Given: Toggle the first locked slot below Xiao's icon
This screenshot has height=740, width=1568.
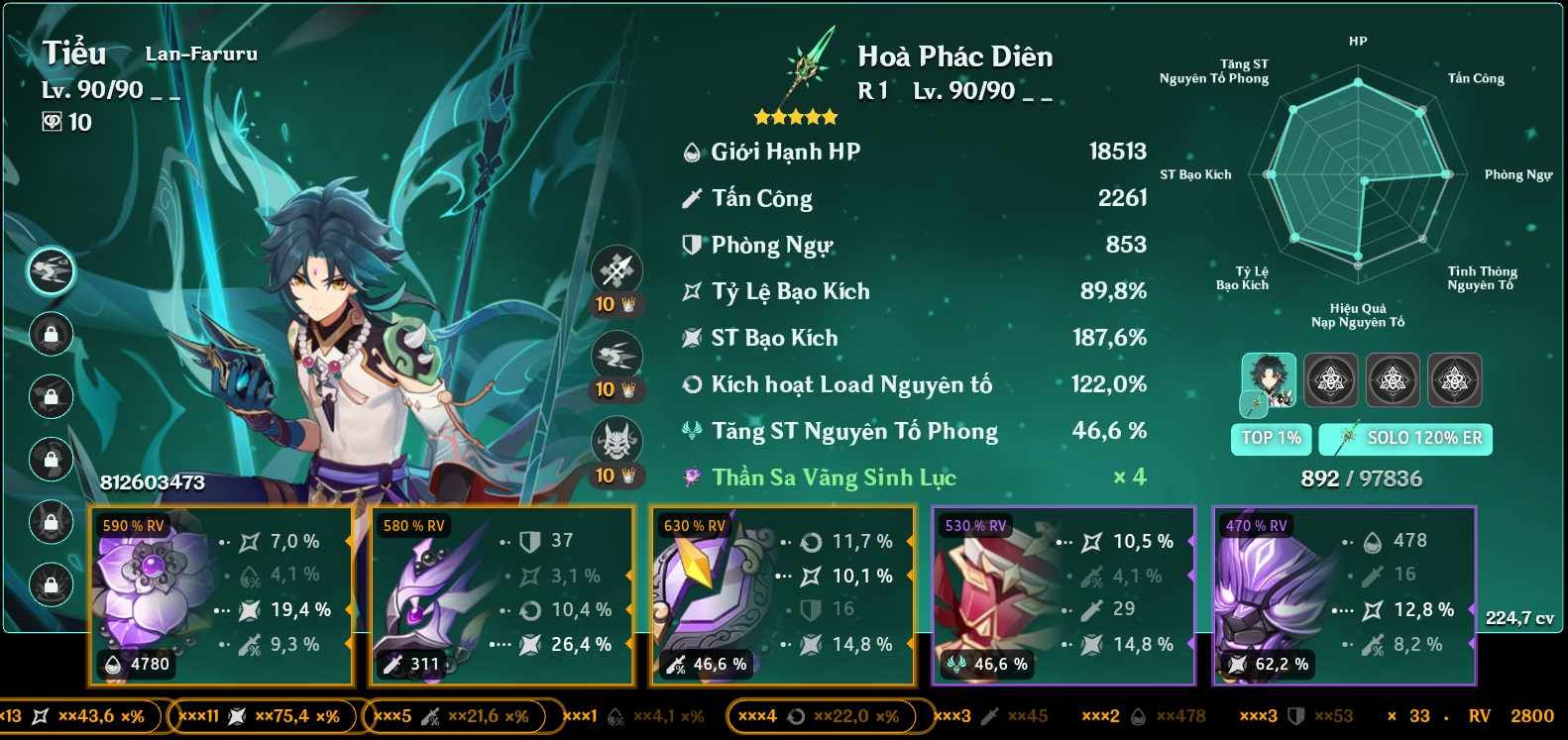Looking at the screenshot, I should tap(51, 333).
